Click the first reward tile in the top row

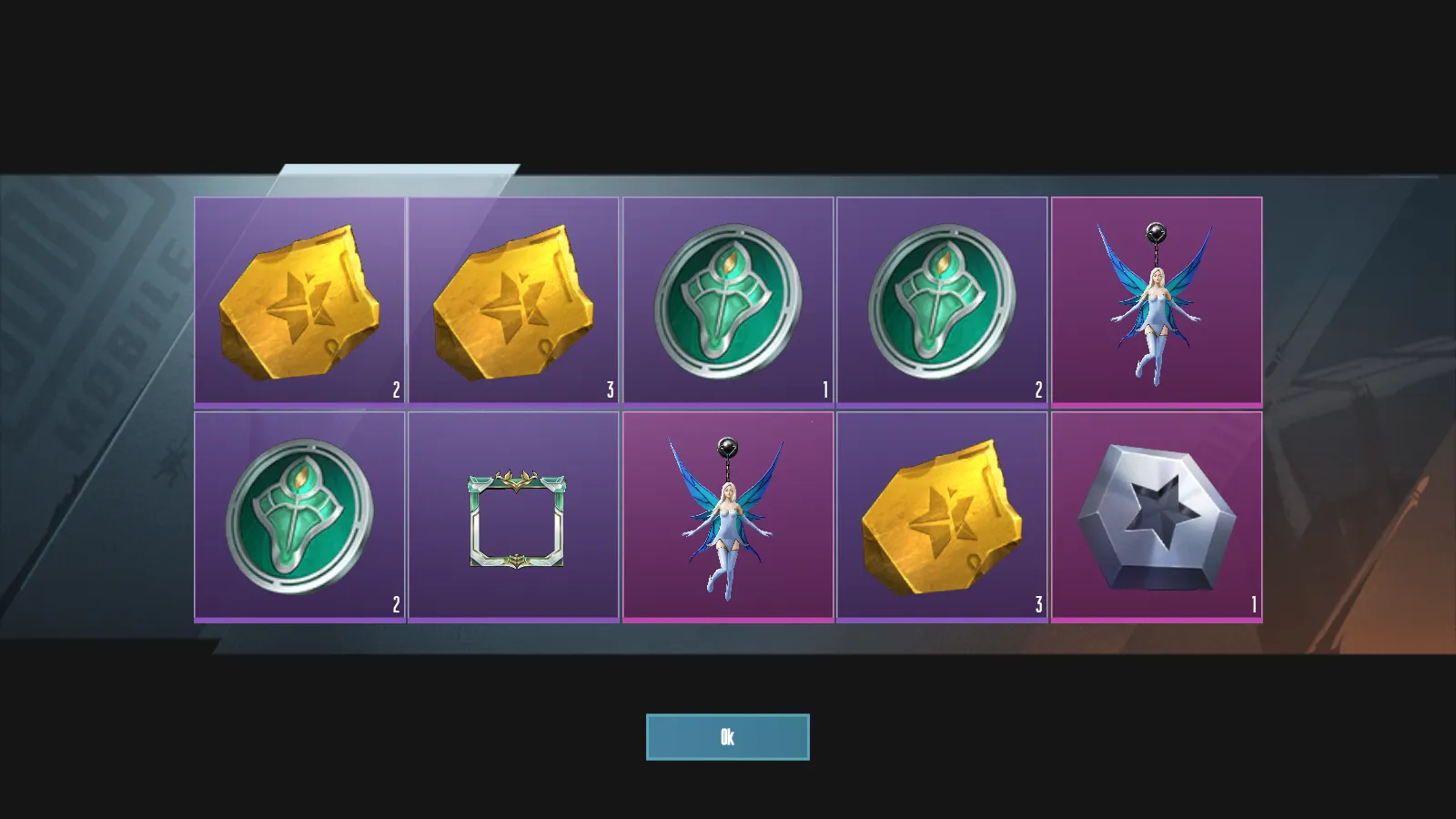(298, 298)
